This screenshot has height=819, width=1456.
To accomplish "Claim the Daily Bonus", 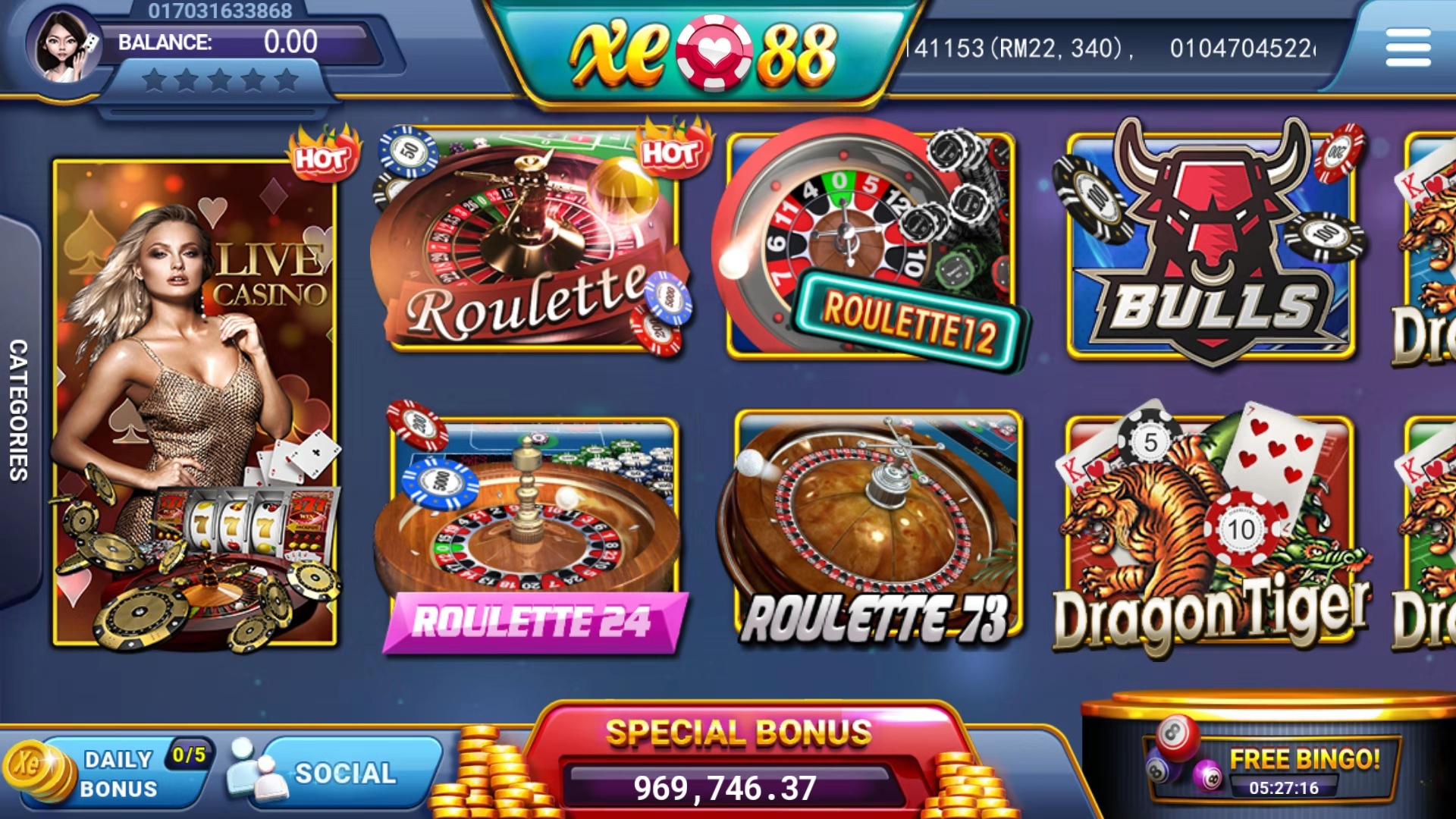I will 114,773.
